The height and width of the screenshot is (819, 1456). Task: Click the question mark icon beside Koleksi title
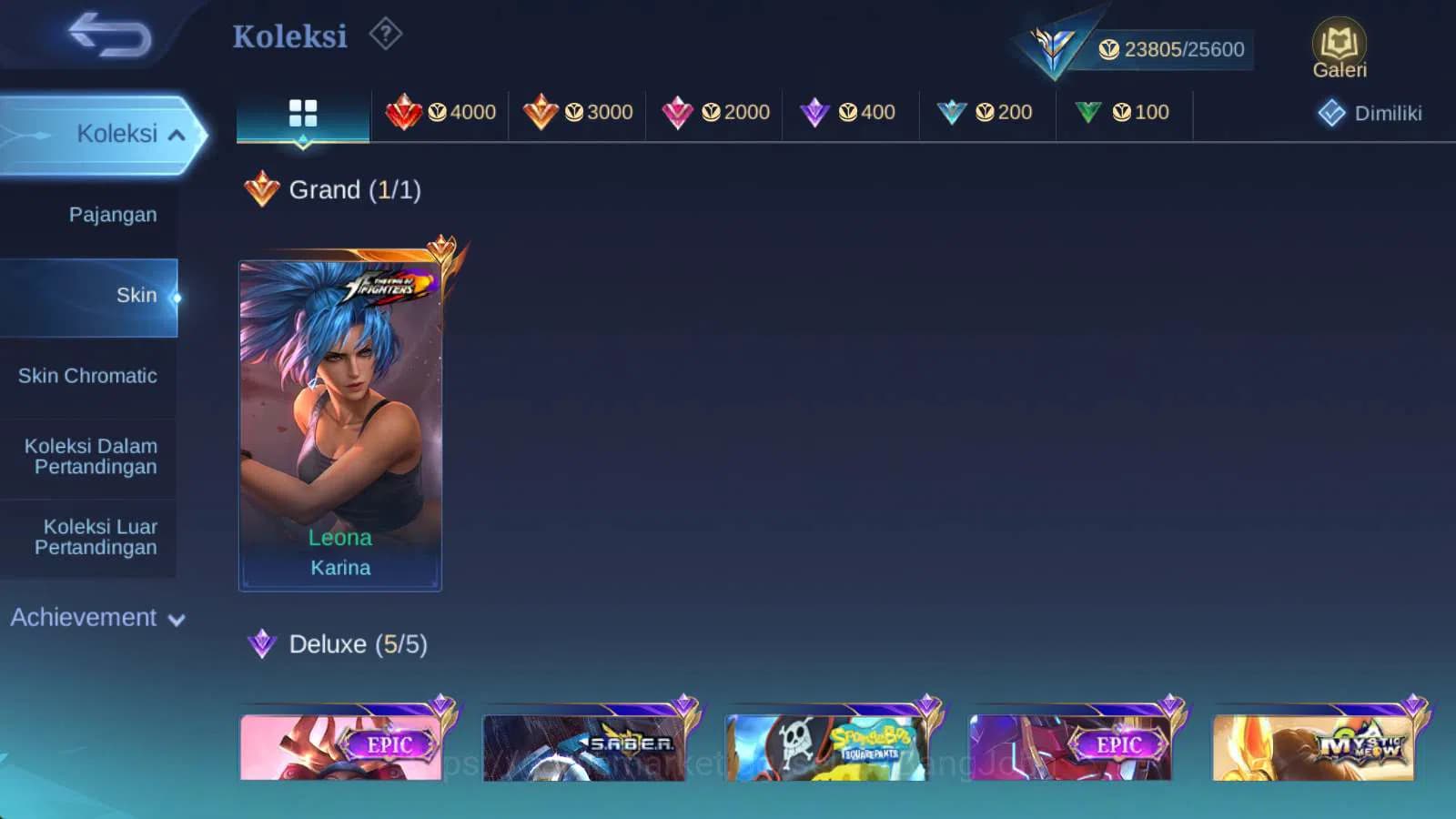[386, 33]
